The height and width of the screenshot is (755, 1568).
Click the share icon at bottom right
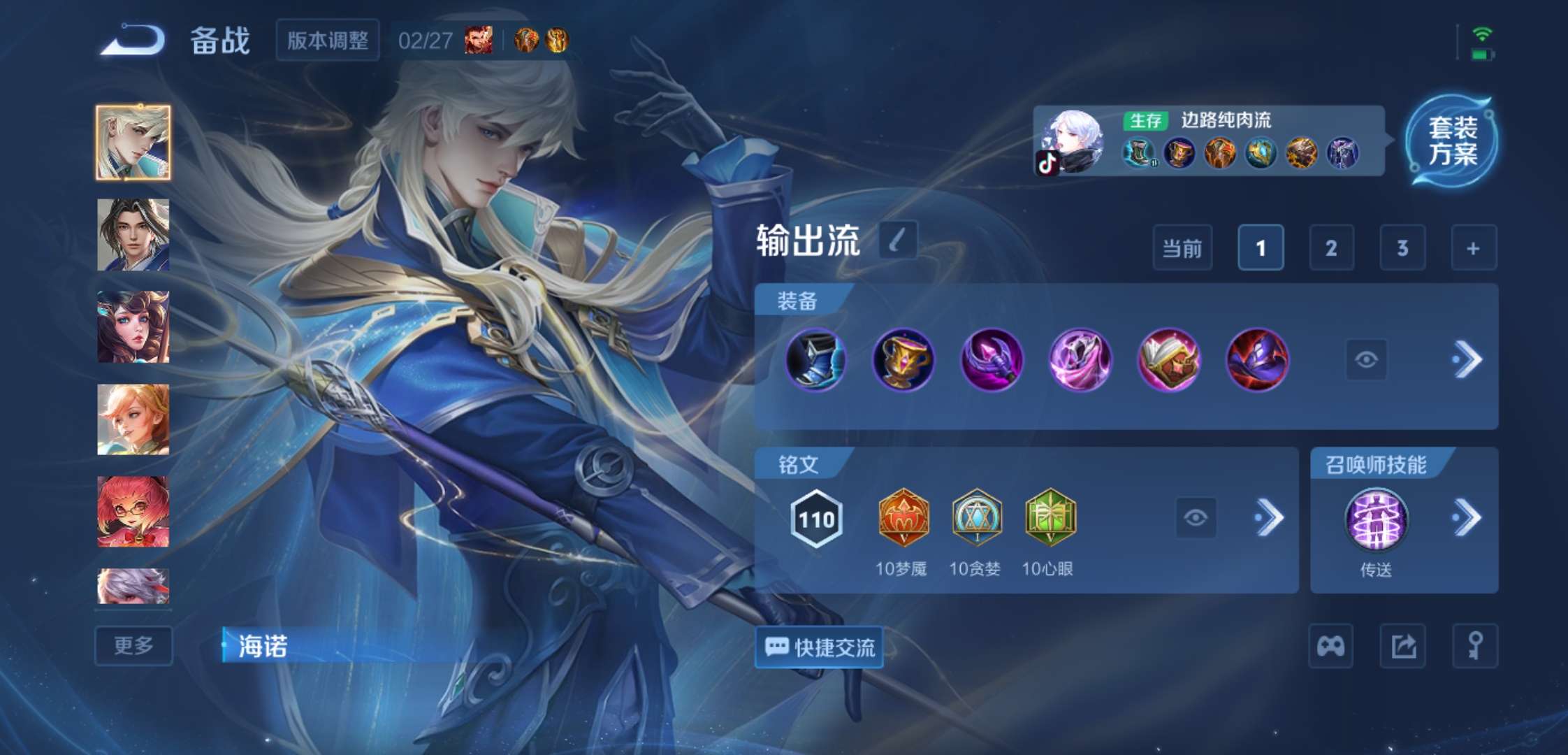(x=1403, y=647)
